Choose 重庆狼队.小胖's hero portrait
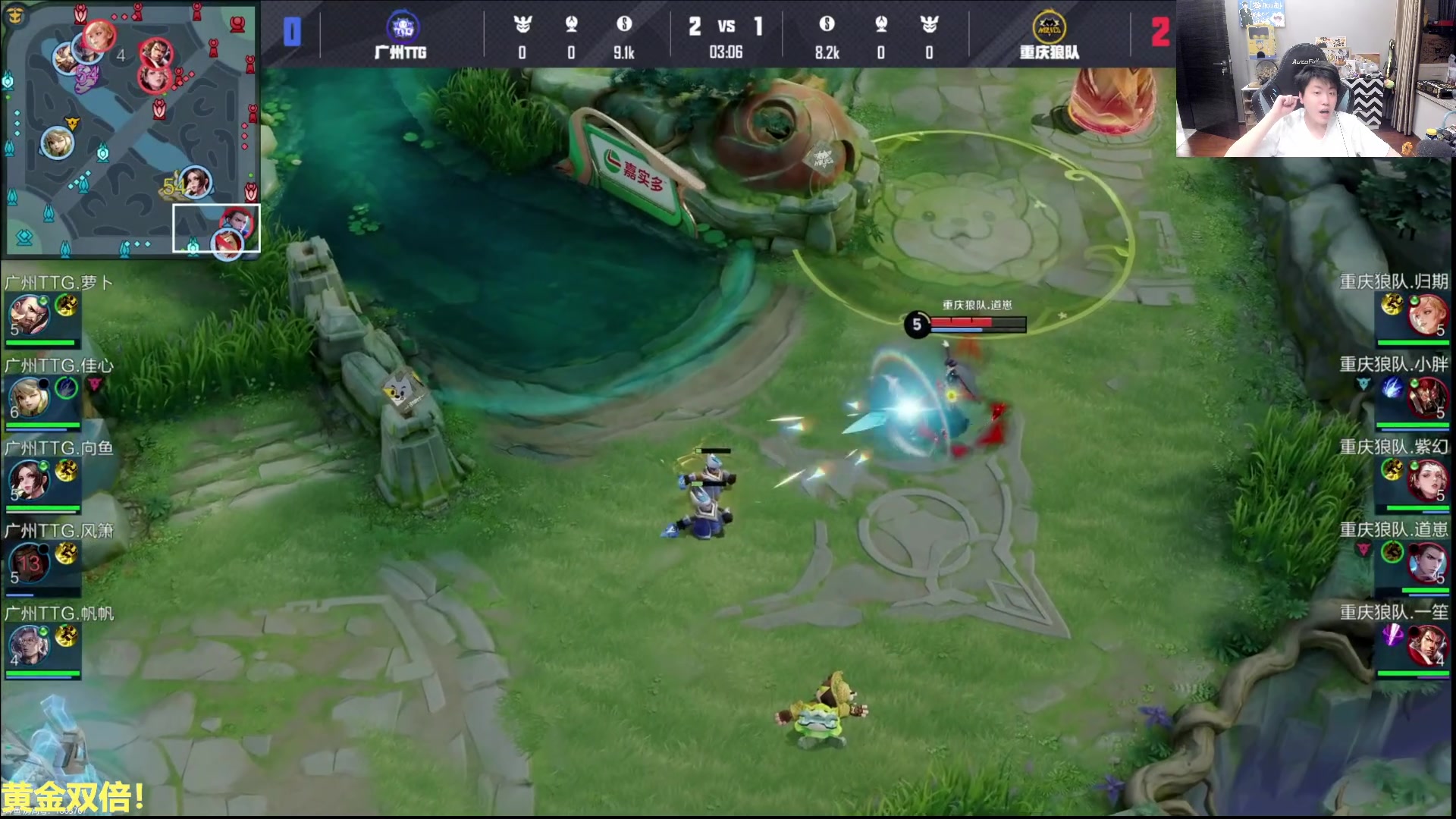Image resolution: width=1456 pixels, height=819 pixels. tap(1427, 397)
